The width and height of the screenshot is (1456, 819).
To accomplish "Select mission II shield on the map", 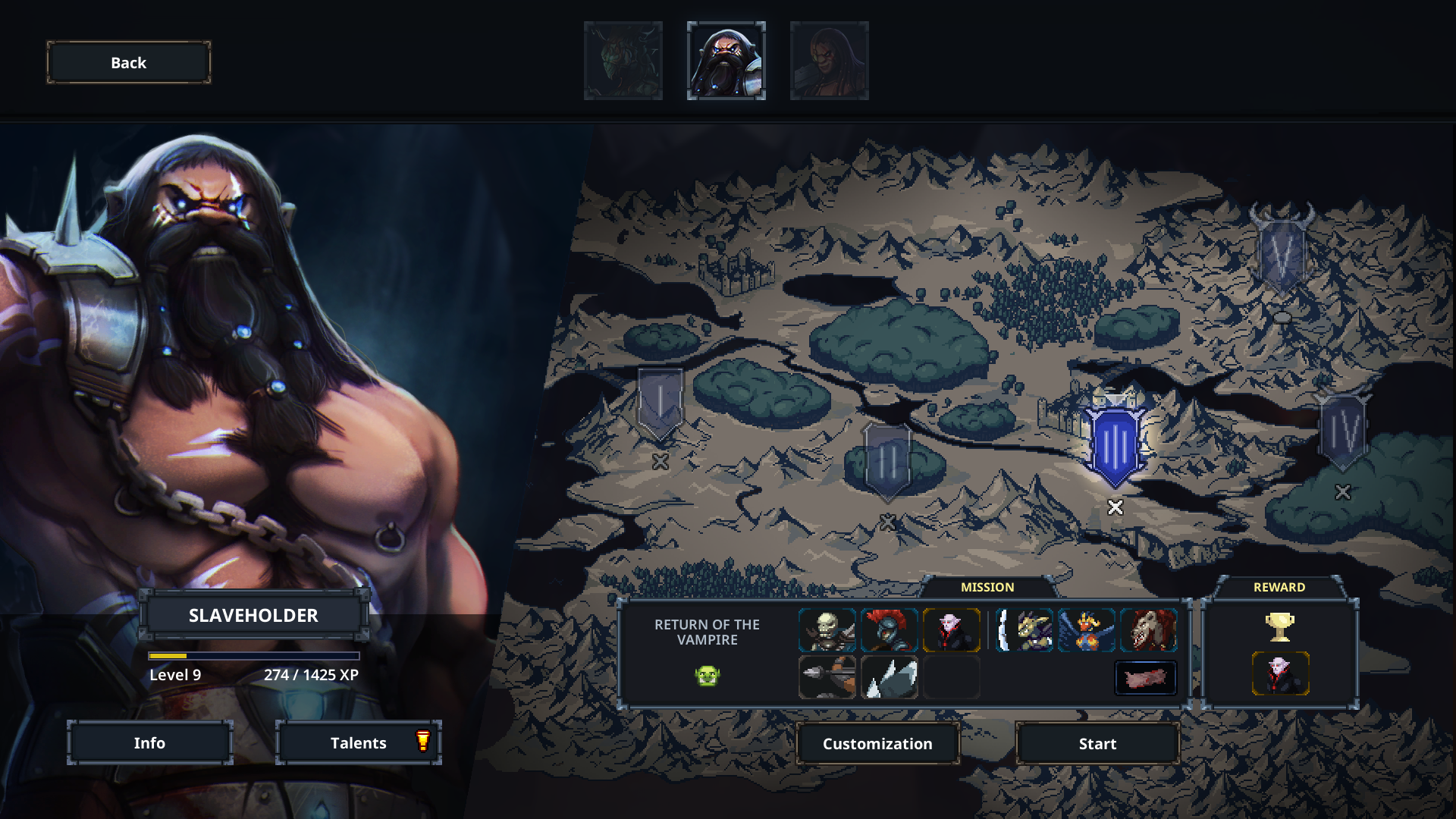I will click(887, 460).
